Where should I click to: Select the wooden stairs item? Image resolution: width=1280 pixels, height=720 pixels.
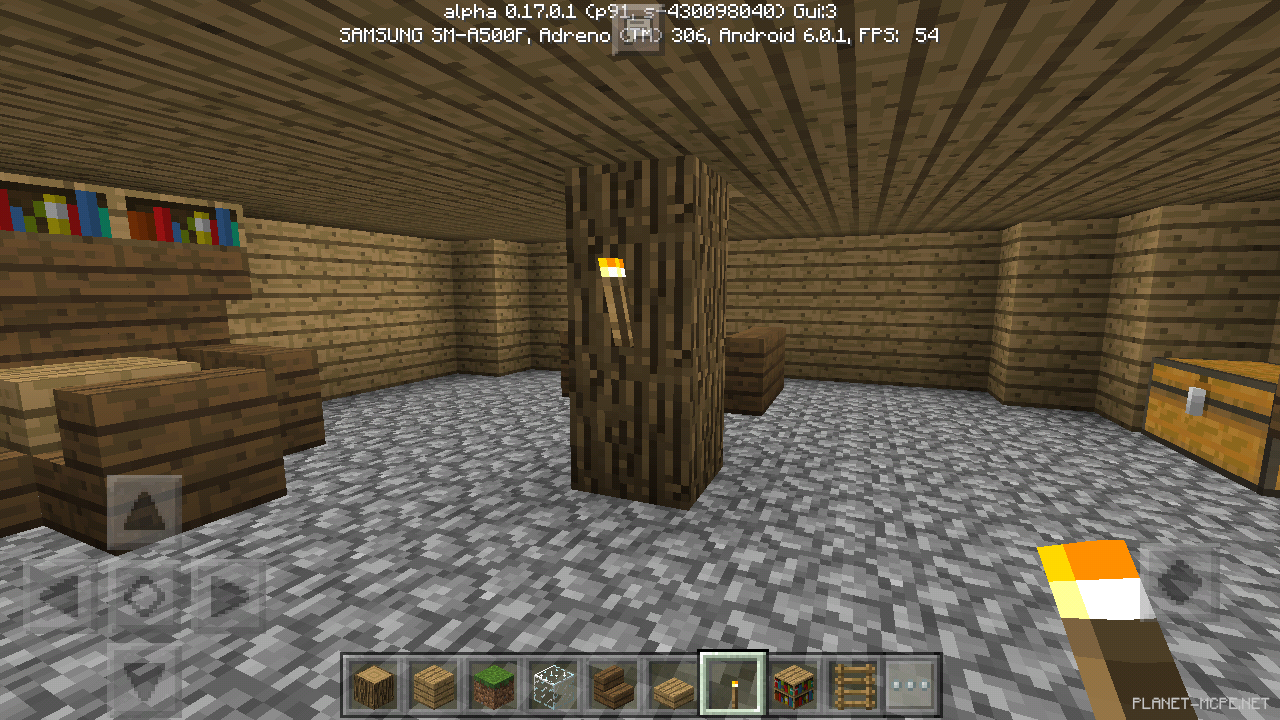614,685
